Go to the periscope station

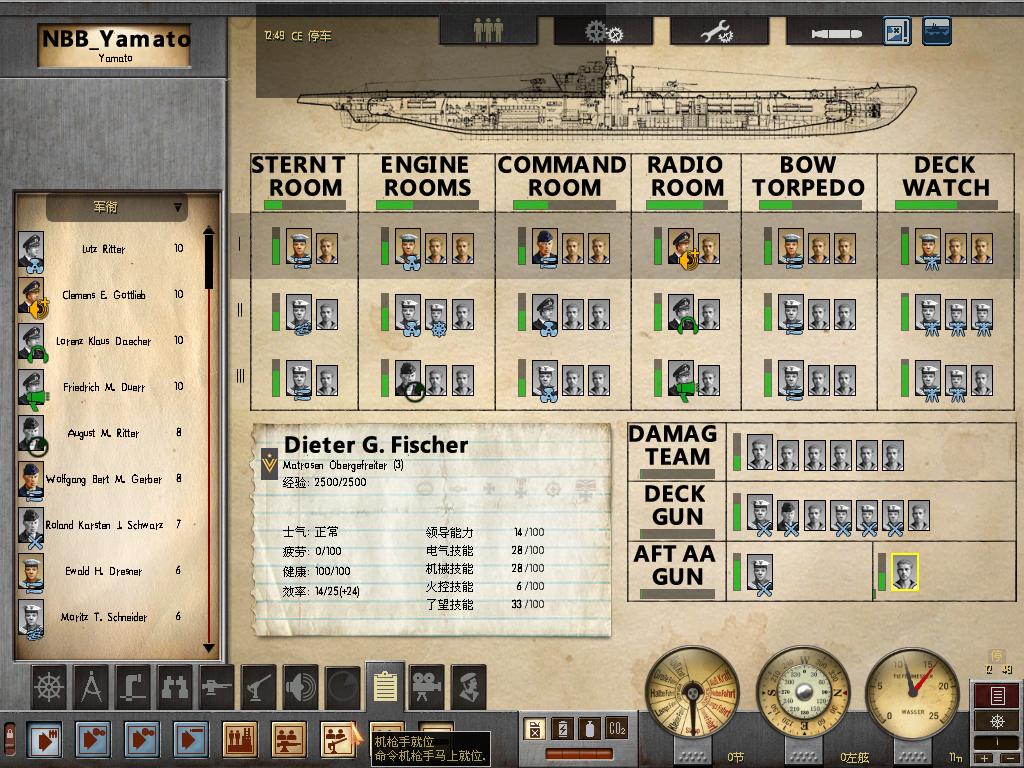(x=133, y=685)
